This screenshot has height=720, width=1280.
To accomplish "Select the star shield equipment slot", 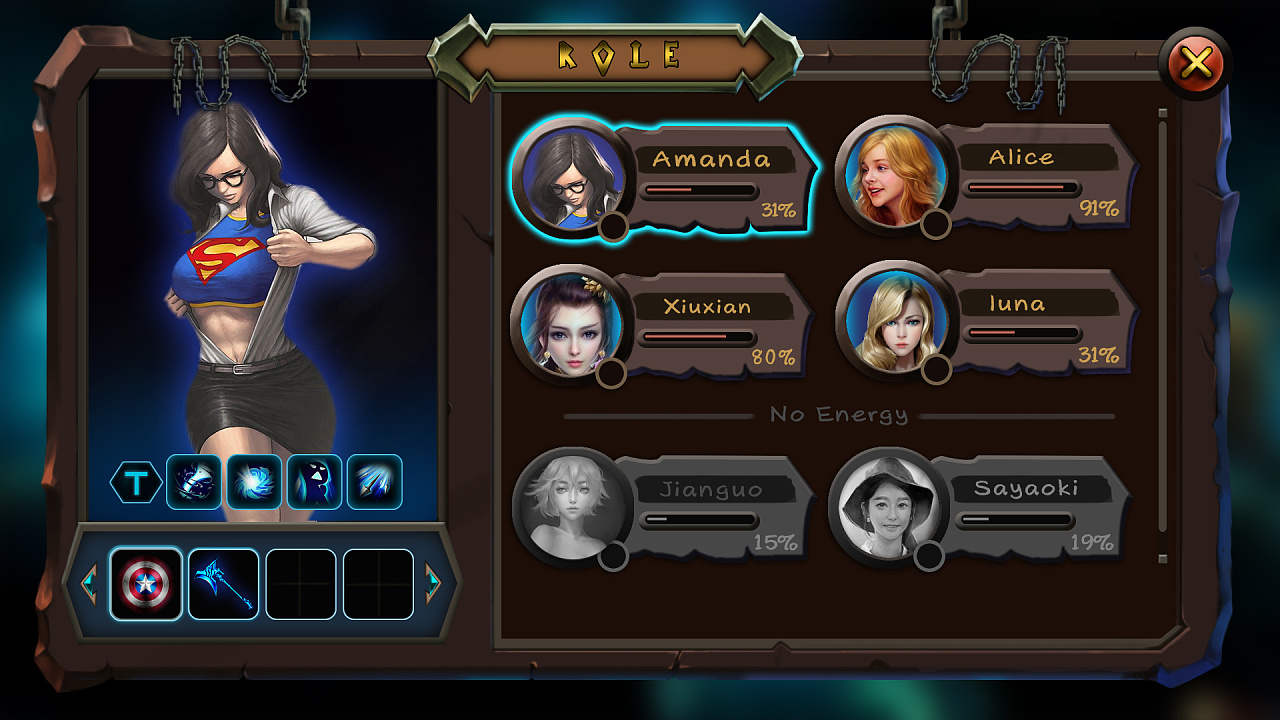I will point(146,584).
